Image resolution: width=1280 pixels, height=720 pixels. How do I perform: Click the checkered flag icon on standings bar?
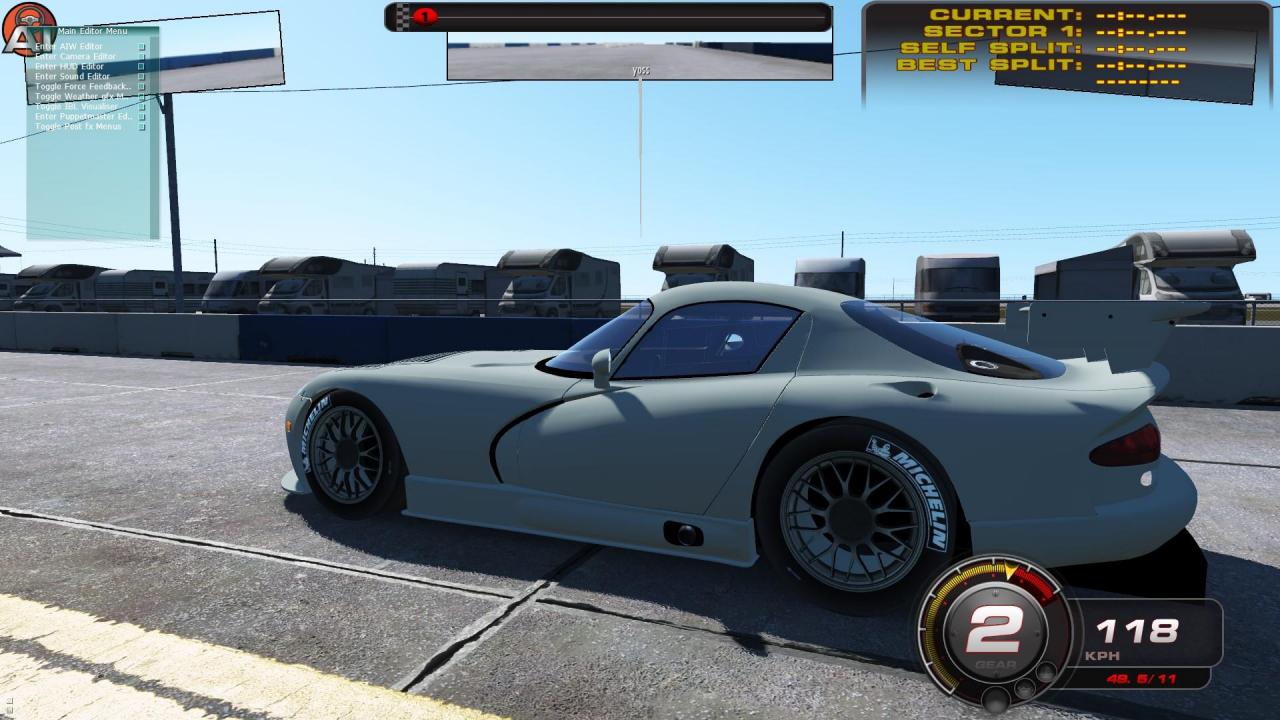(401, 16)
